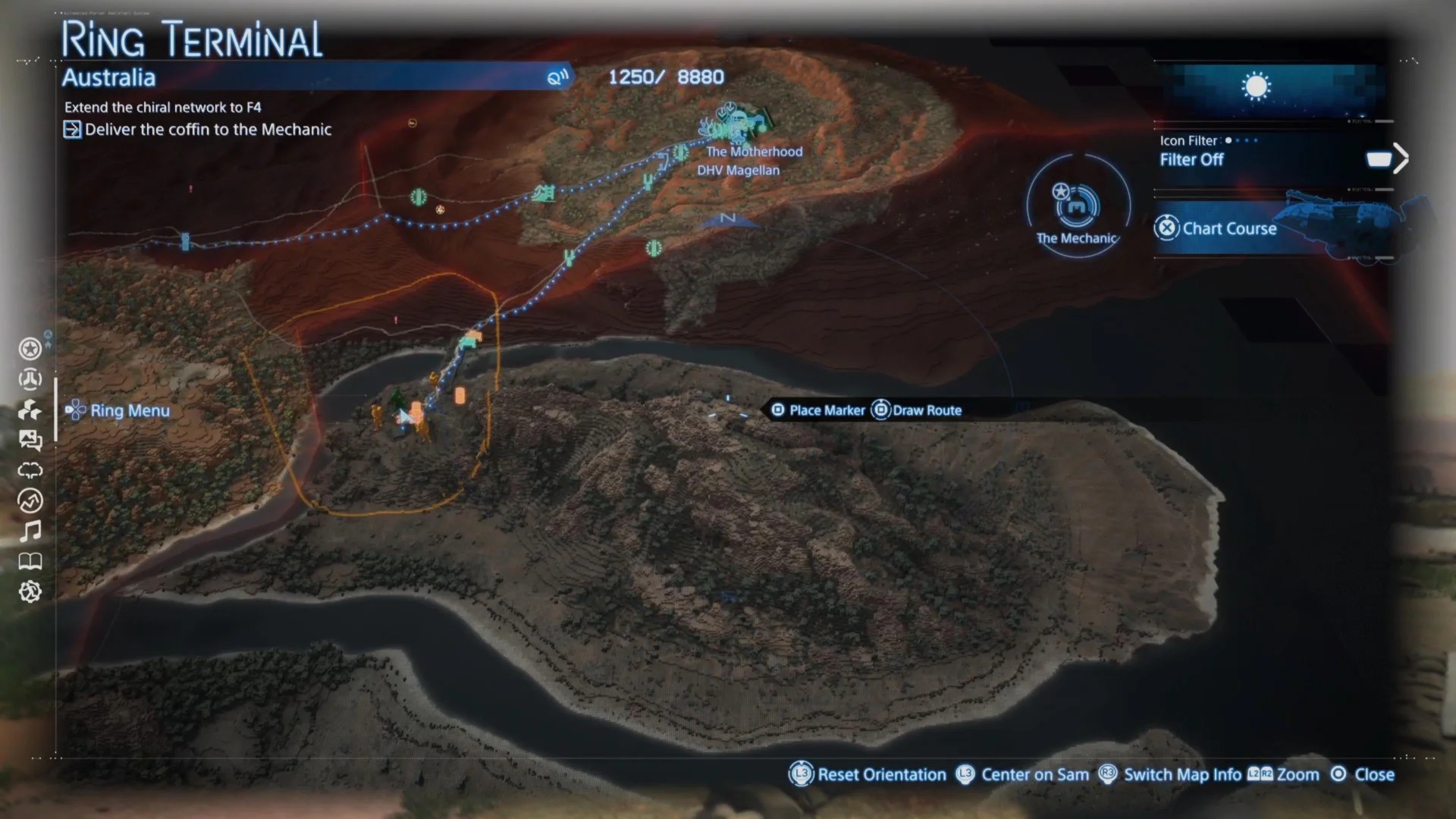The height and width of the screenshot is (819, 1456).
Task: Advance the Icon Filter with the right arrow
Action: point(1401,158)
